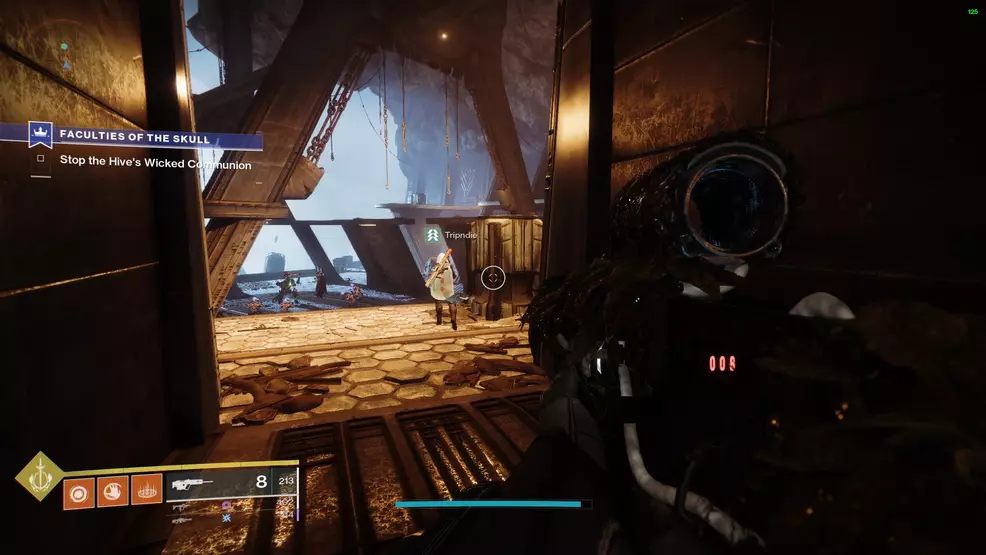Use the melee ability icon with the hand

point(112,491)
